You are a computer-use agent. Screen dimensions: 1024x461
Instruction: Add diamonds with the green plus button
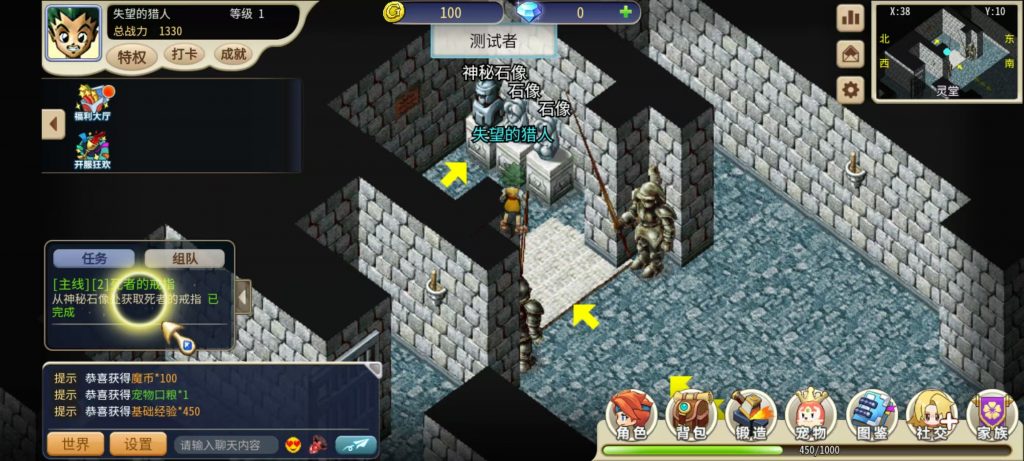click(626, 13)
